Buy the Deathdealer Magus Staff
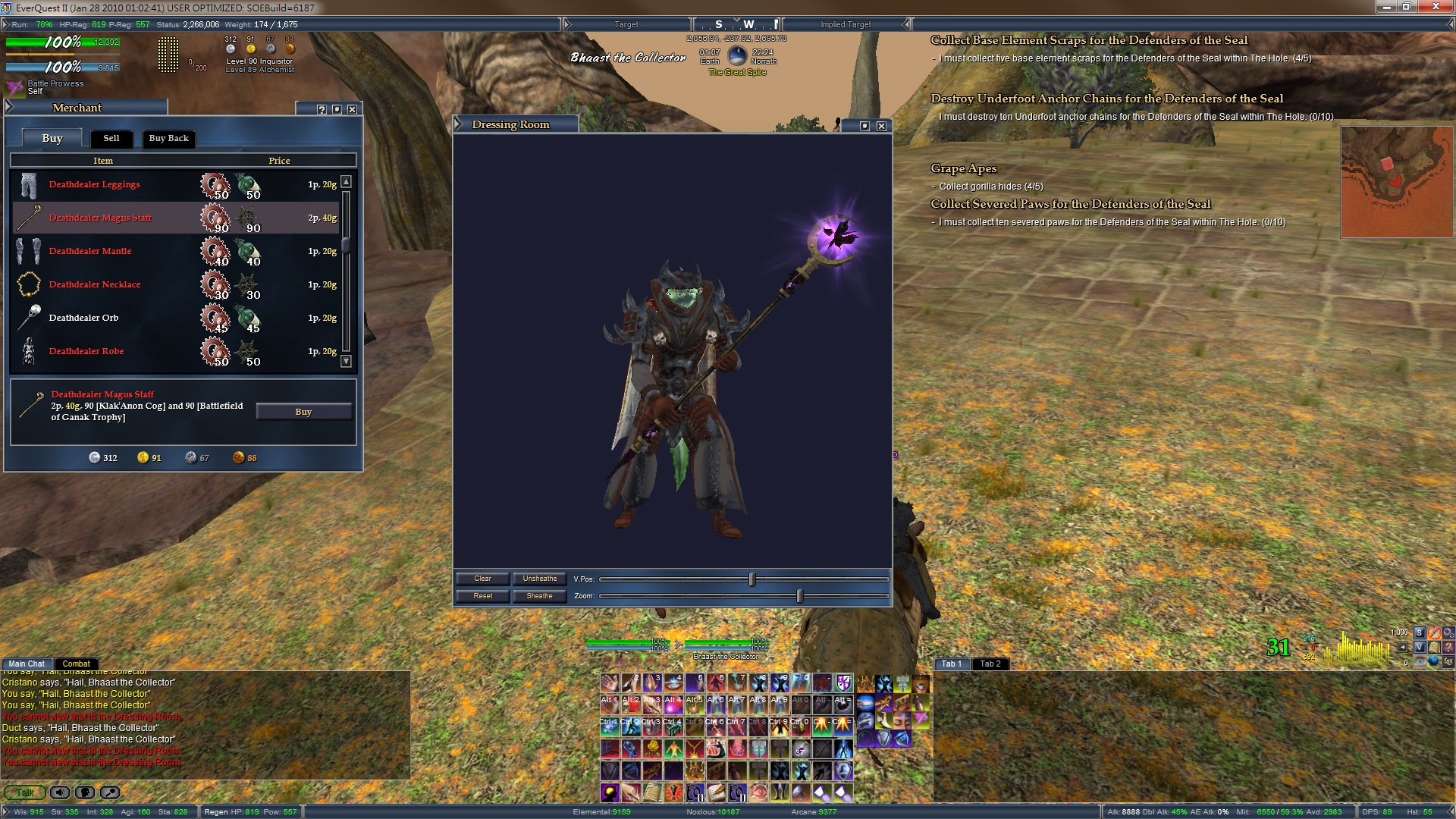 [303, 412]
